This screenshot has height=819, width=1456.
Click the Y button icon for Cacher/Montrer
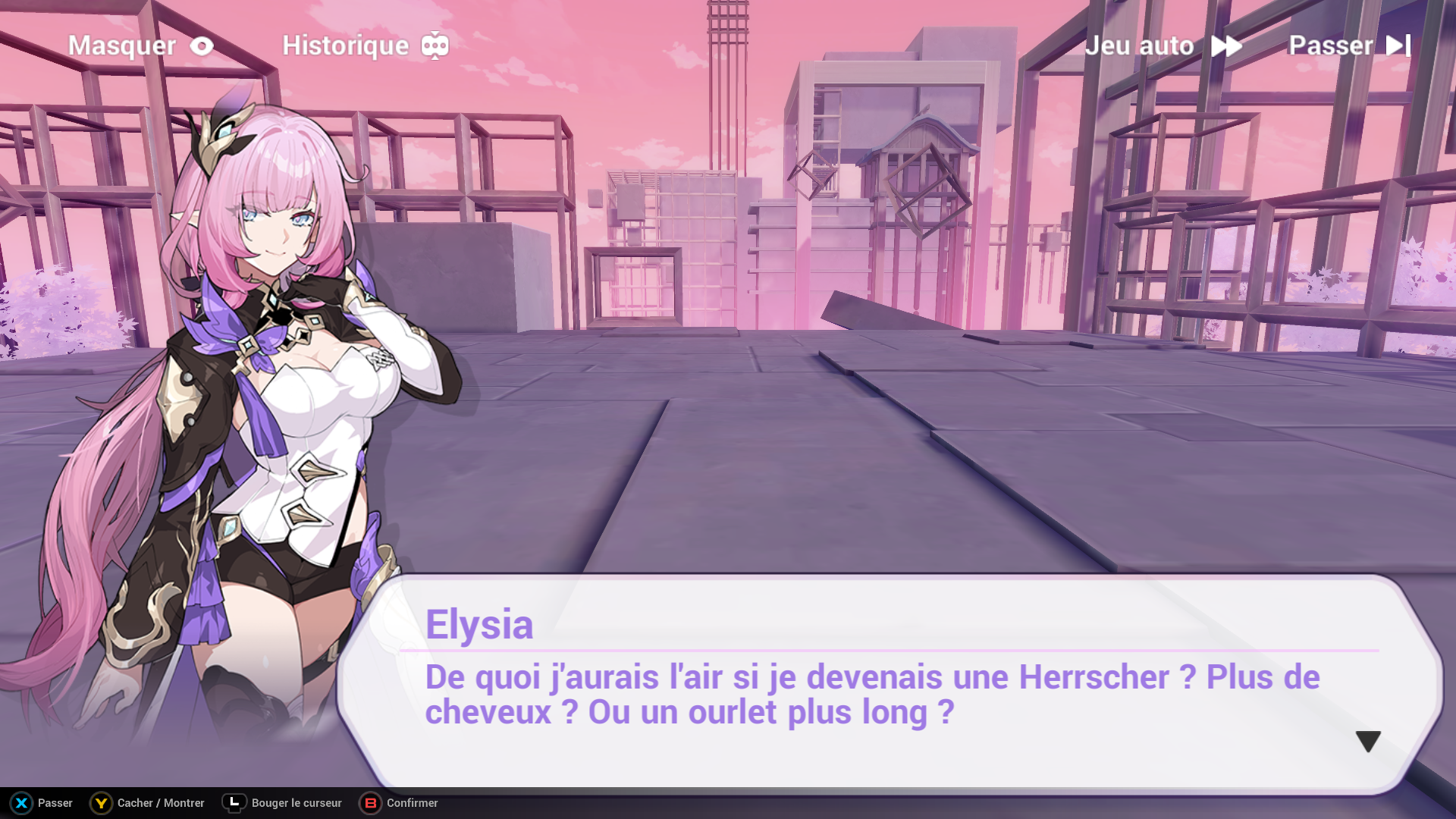pyautogui.click(x=99, y=802)
